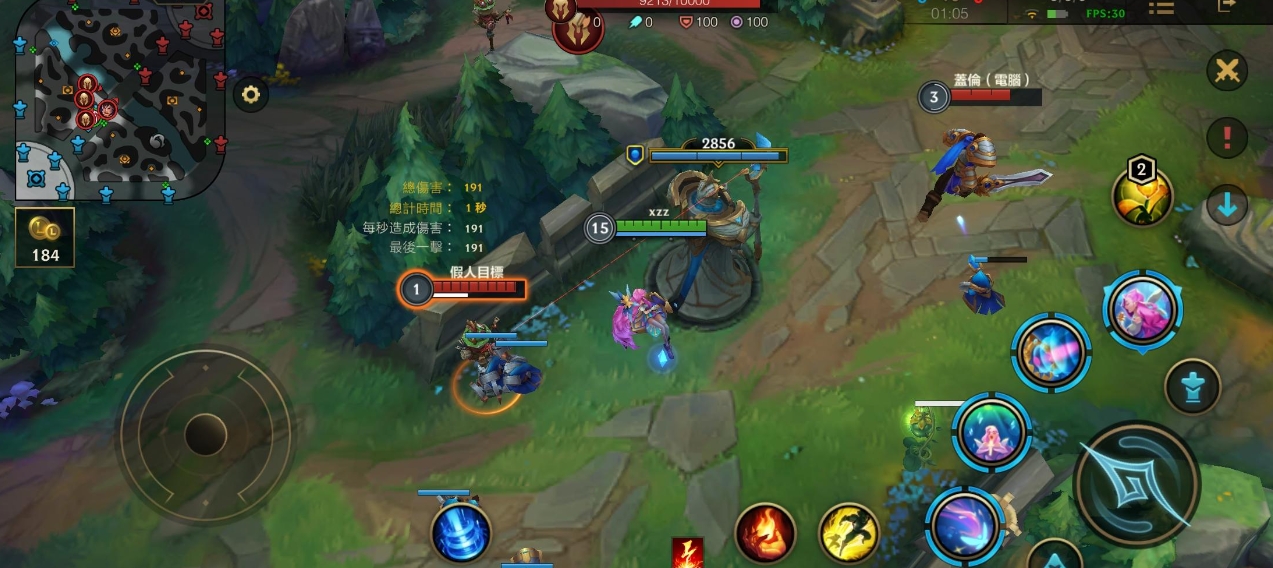This screenshot has width=1273, height=568.
Task: Open the shop via the gold counter
Action: pyautogui.click(x=45, y=237)
